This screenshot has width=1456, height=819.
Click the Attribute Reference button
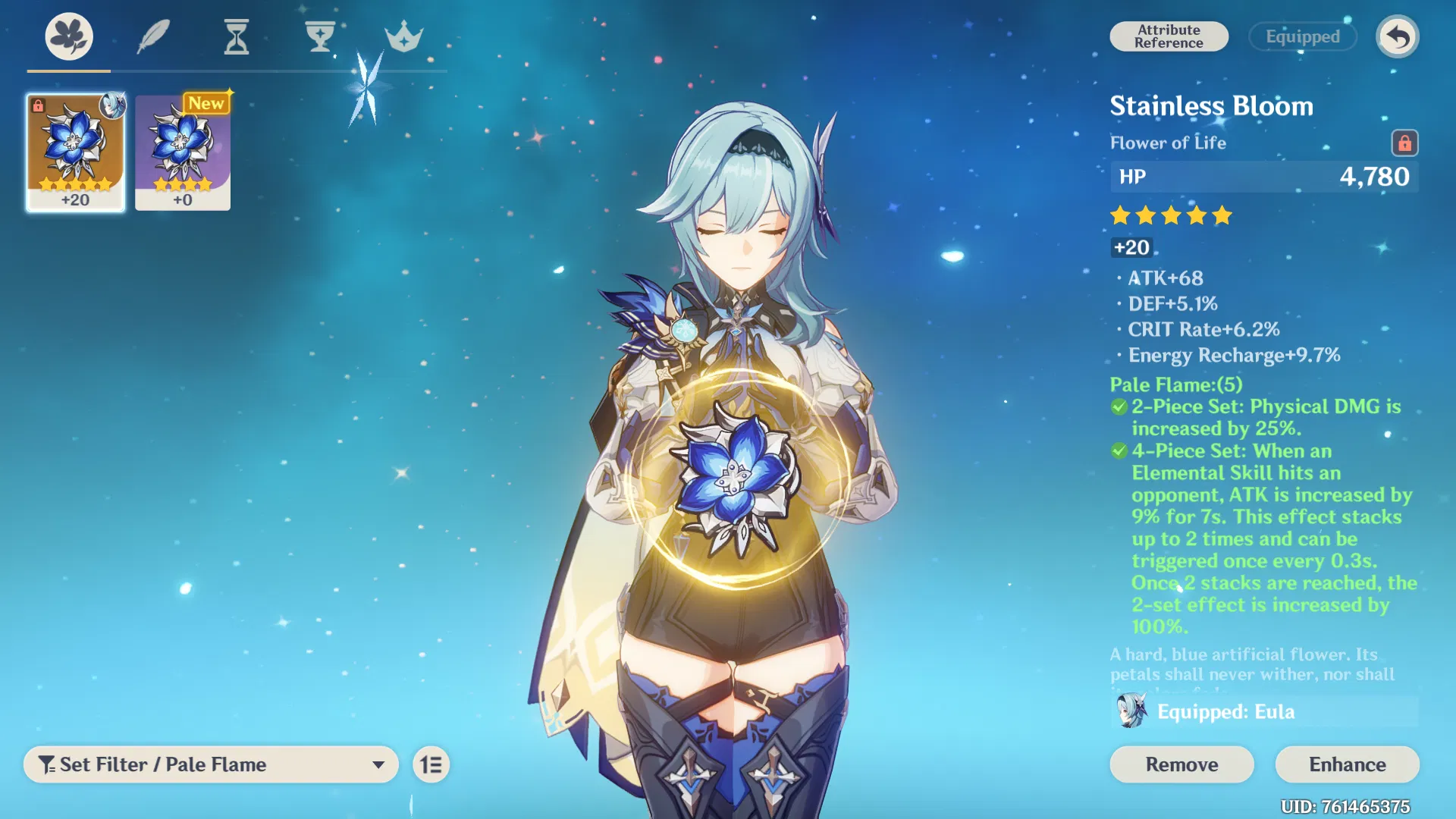(1169, 36)
